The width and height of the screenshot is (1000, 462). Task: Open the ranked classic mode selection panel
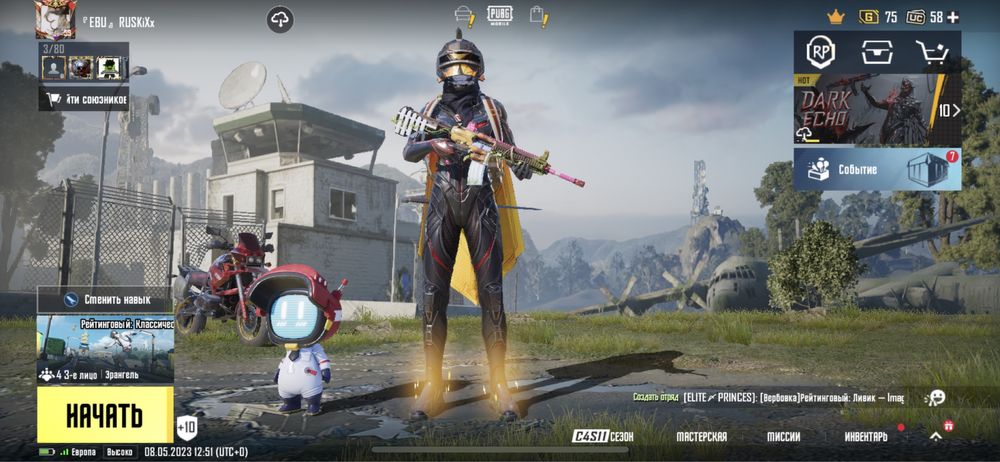(x=105, y=343)
